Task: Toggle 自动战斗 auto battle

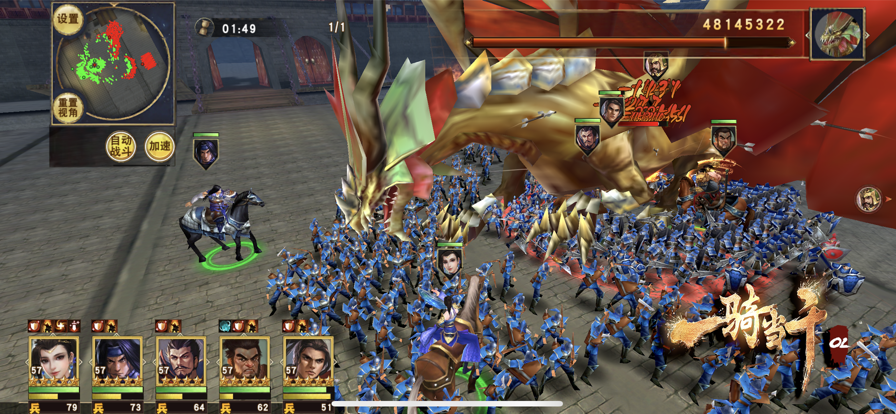Action: [x=122, y=147]
